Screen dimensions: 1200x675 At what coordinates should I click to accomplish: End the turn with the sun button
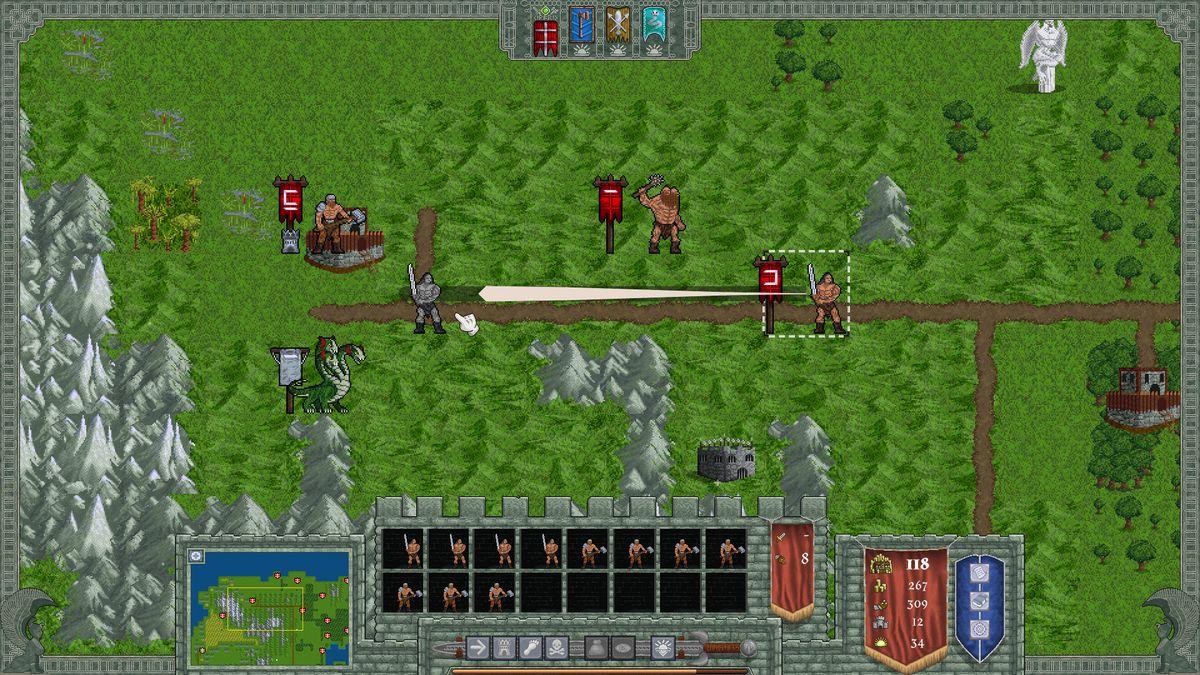663,647
